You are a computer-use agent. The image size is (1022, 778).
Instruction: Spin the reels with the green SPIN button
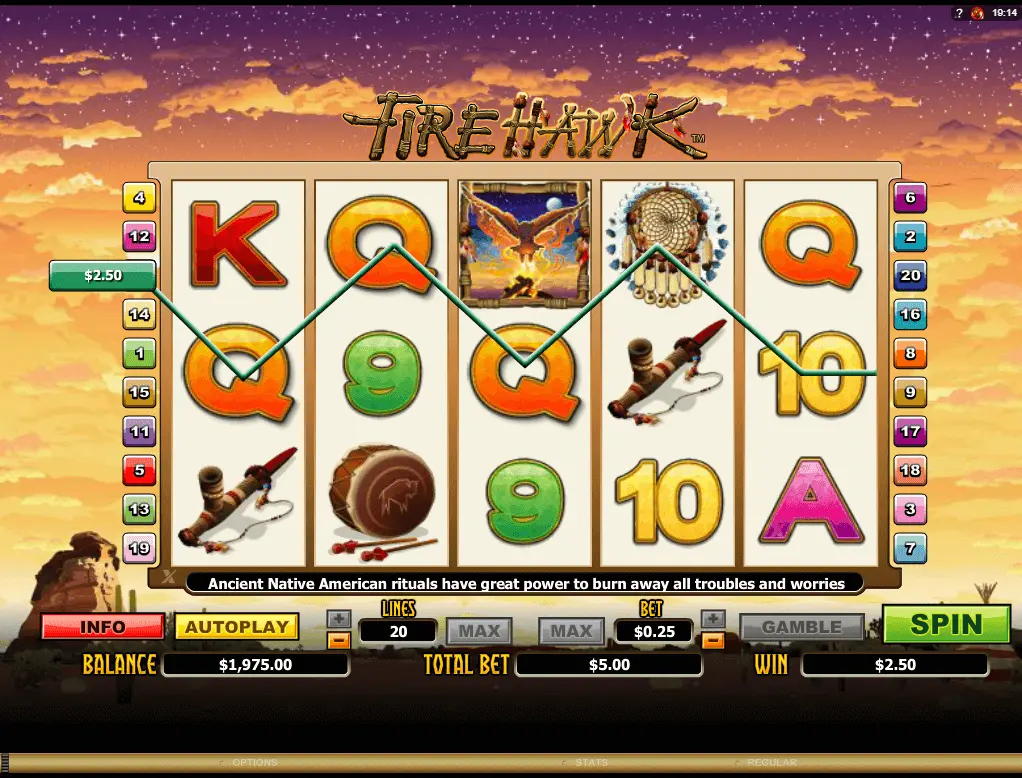point(946,624)
